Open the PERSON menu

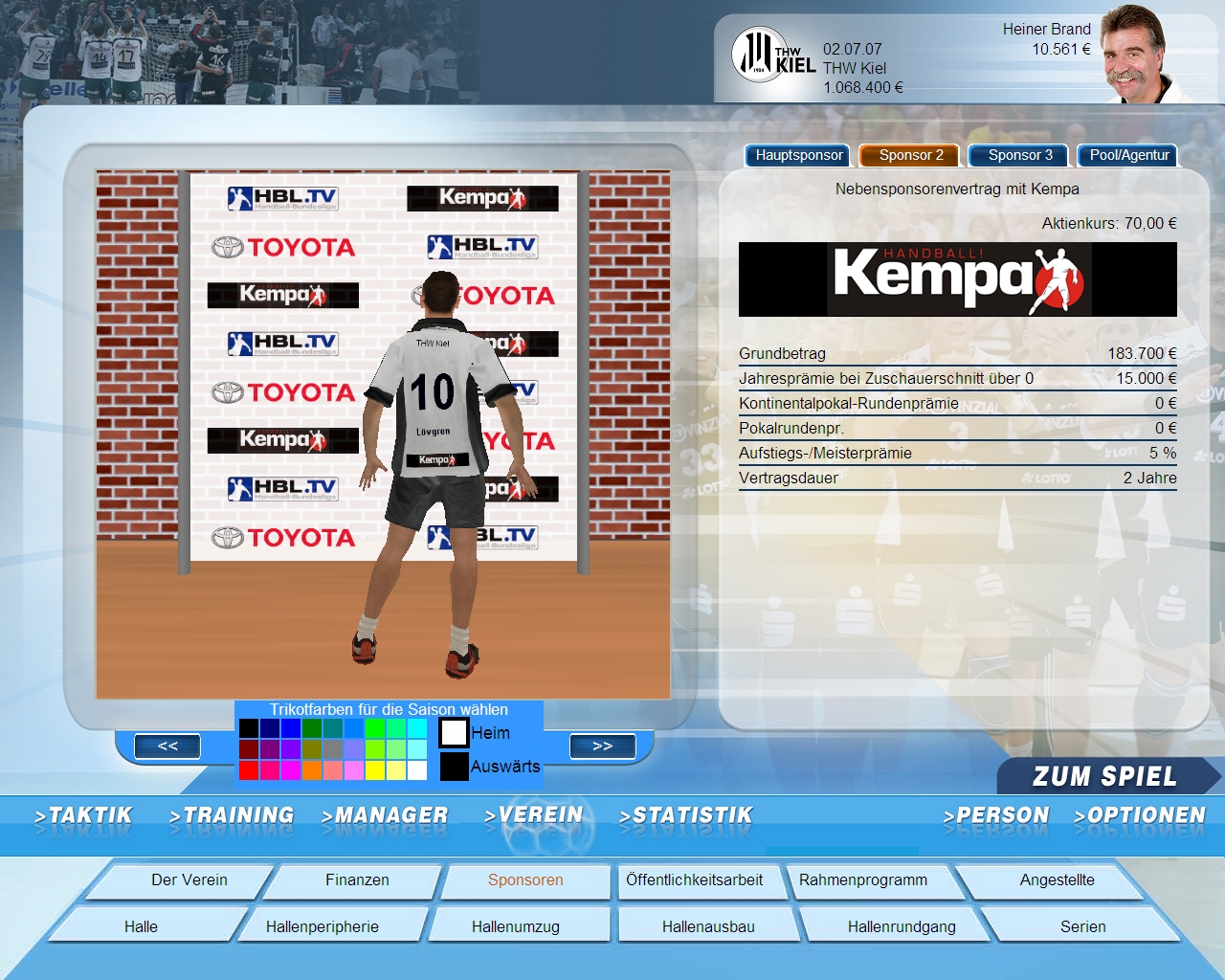[996, 815]
